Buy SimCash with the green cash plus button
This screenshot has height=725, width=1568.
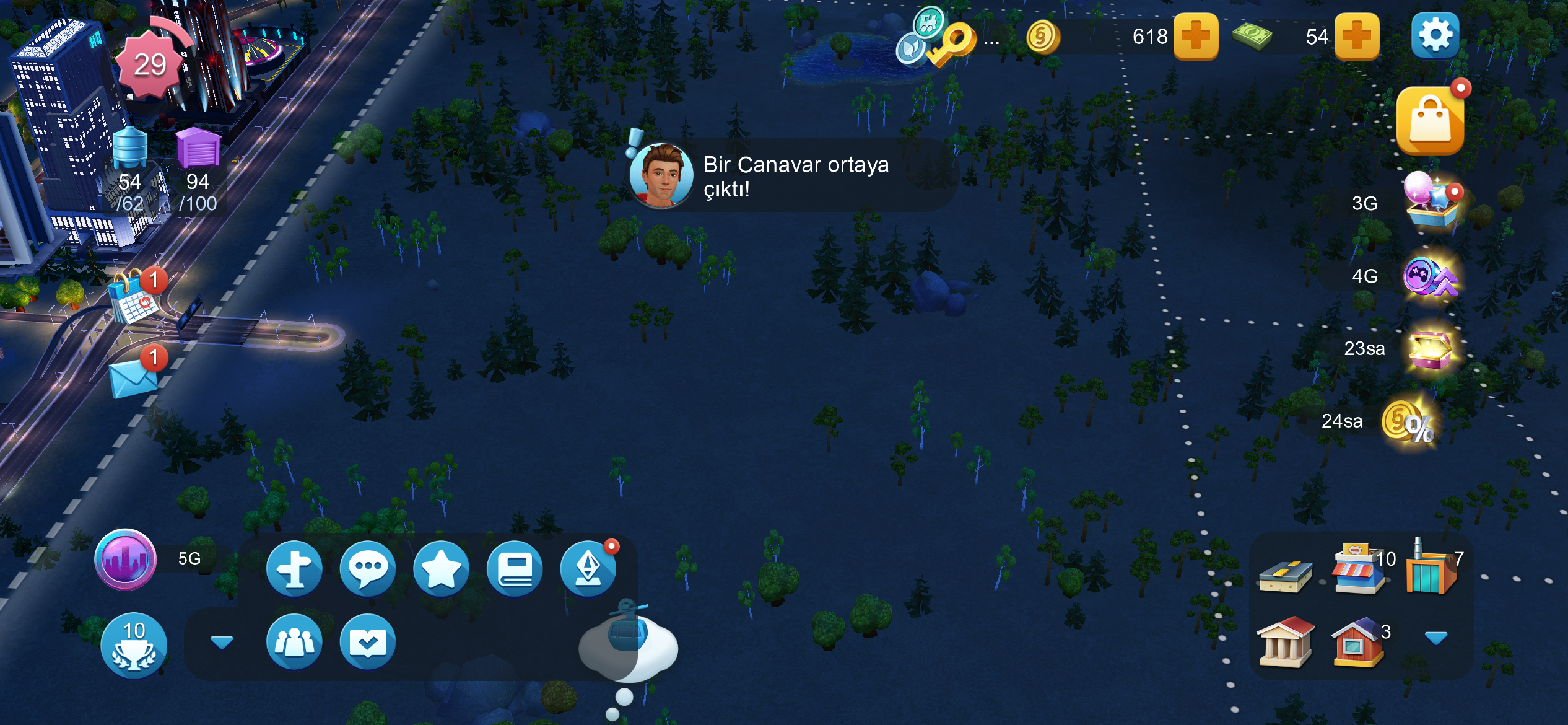pyautogui.click(x=1356, y=36)
